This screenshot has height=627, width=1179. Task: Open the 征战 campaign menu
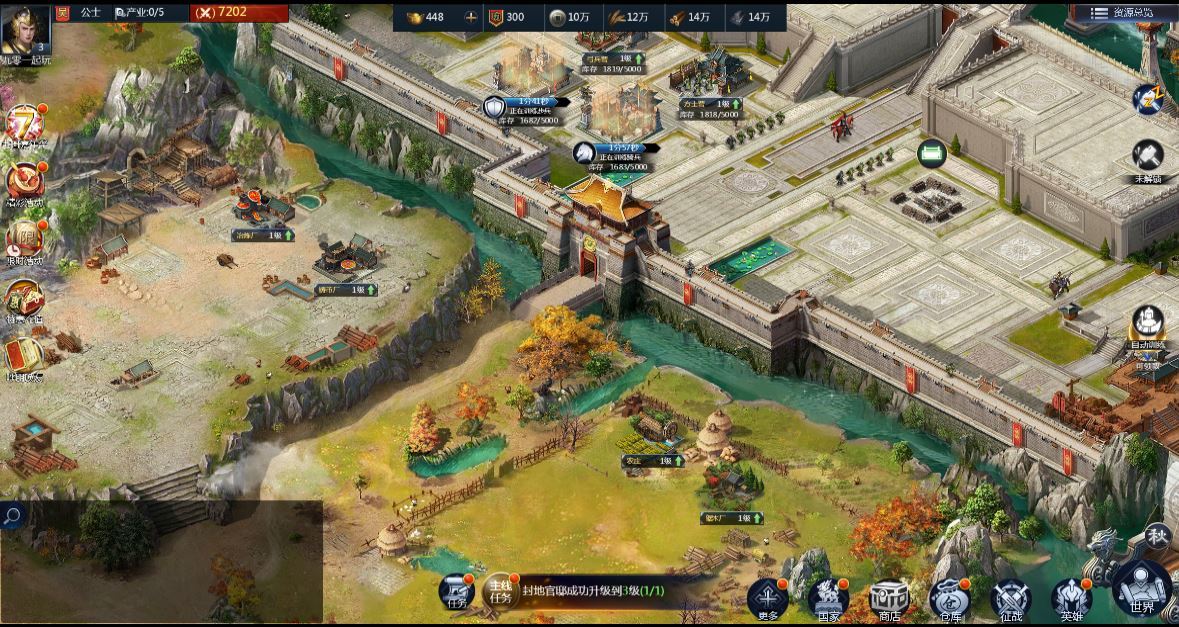click(1010, 598)
